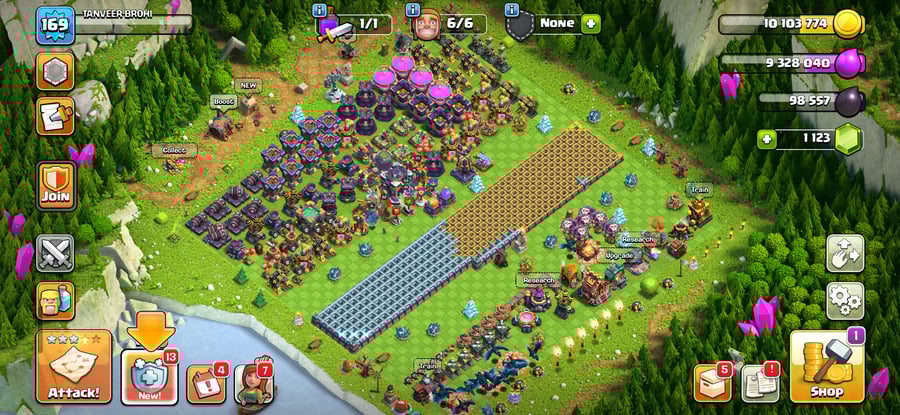
Task: Open the barbarian troop training icon
Action: point(55,299)
